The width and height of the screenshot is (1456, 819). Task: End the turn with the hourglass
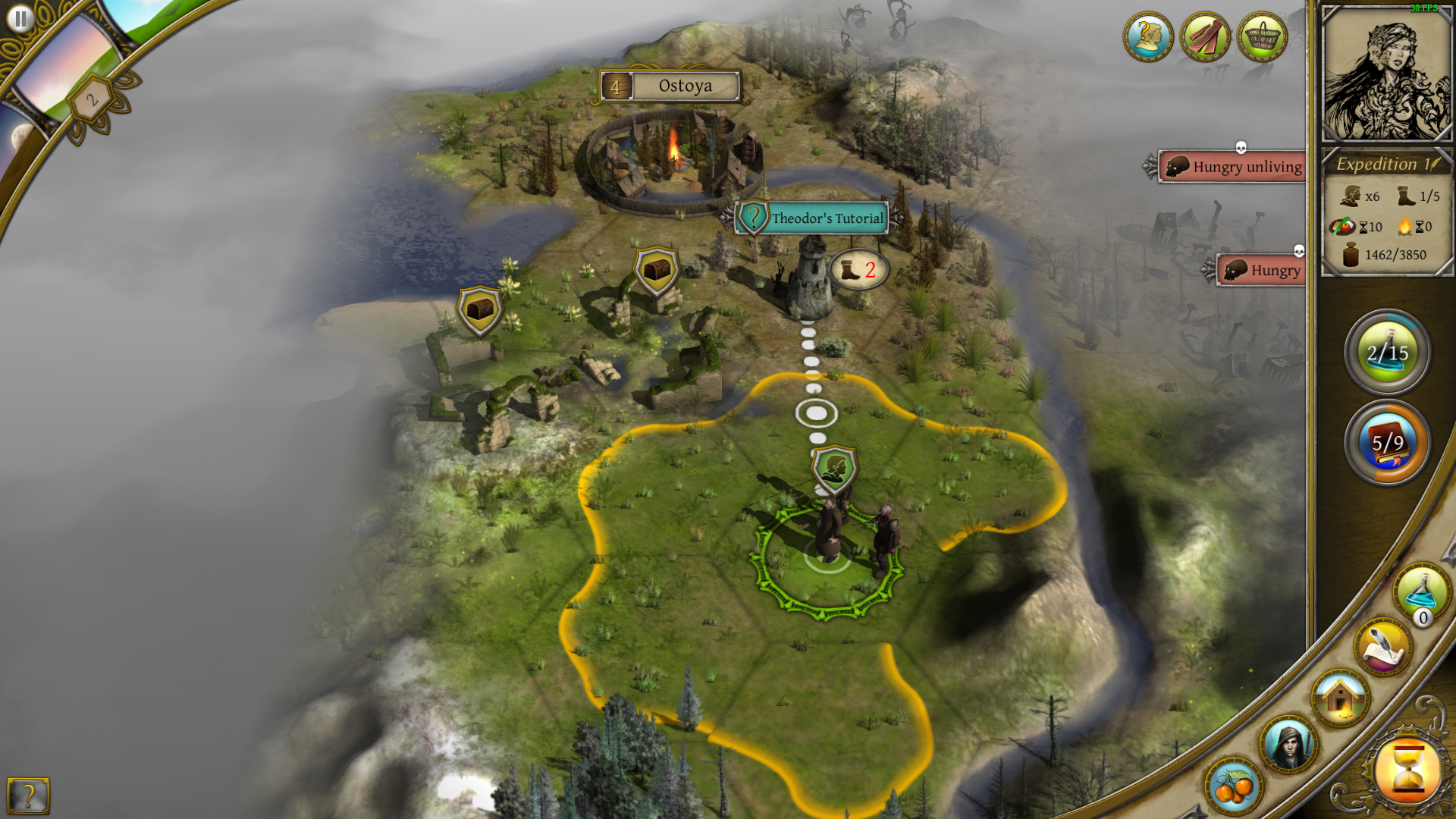pyautogui.click(x=1408, y=771)
